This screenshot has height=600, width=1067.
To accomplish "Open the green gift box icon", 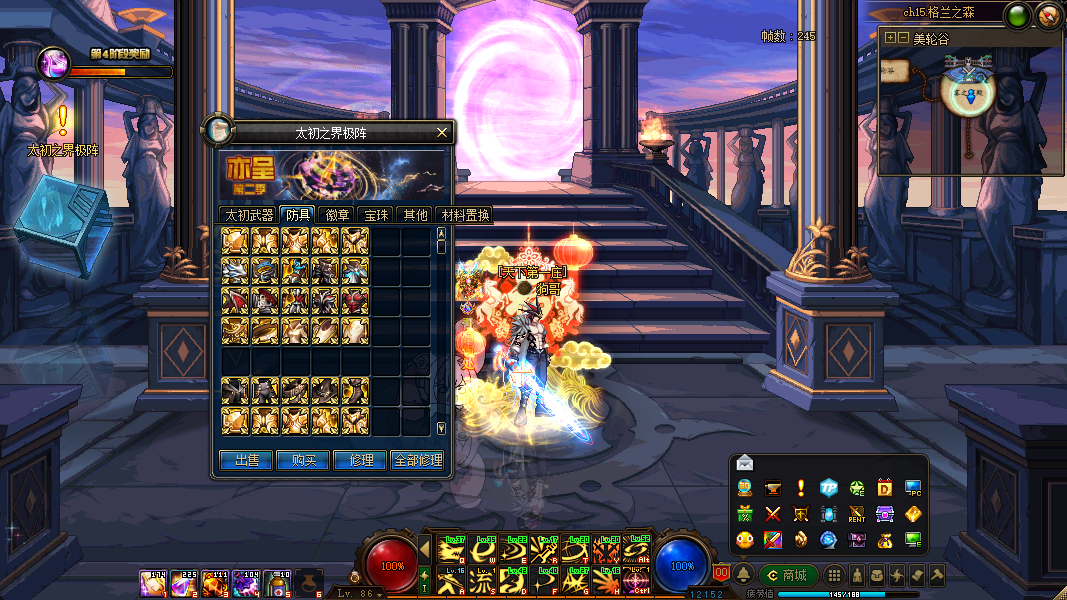I will 745,514.
